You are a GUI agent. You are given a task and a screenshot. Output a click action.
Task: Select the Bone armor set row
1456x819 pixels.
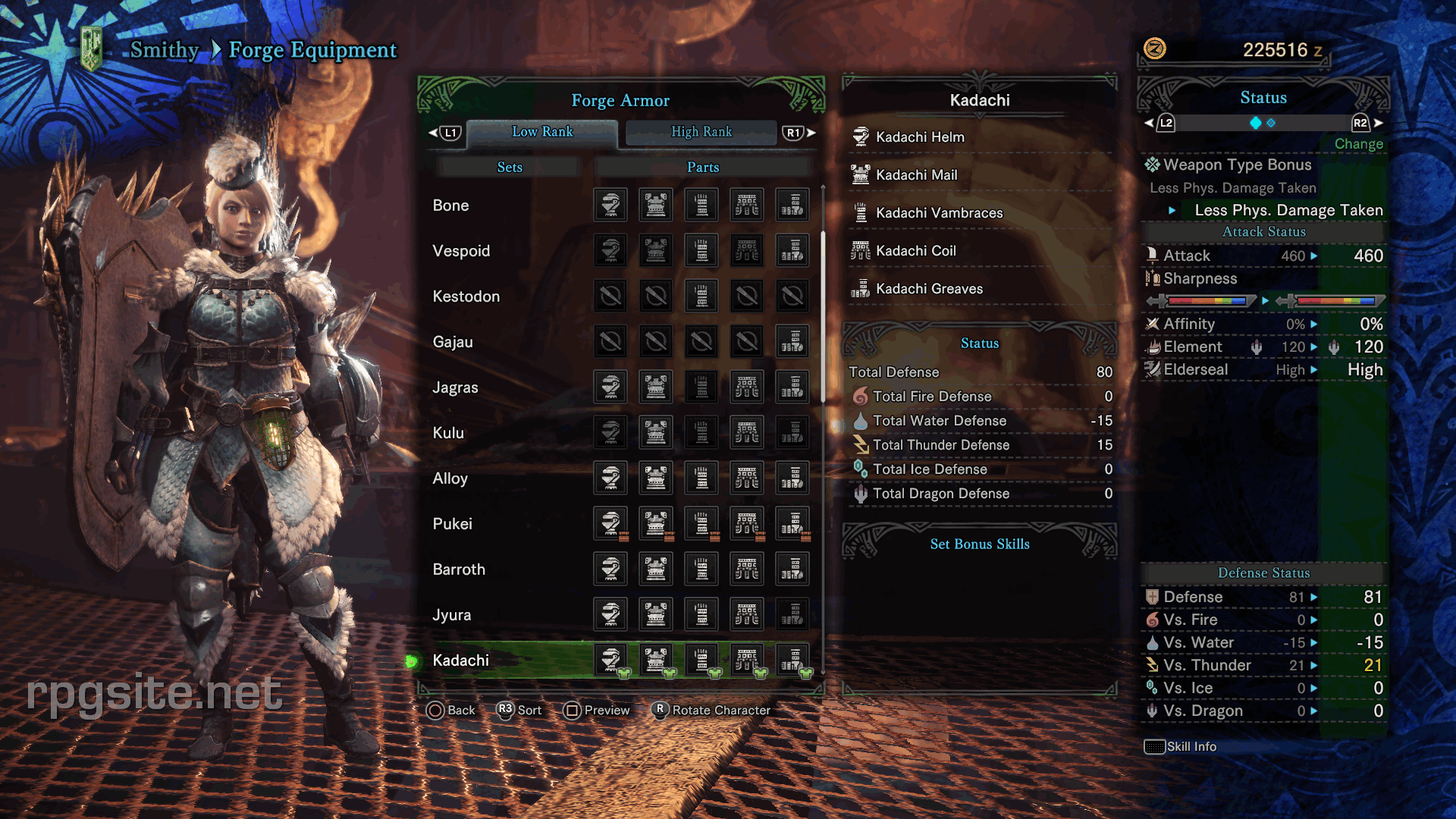[x=451, y=206]
